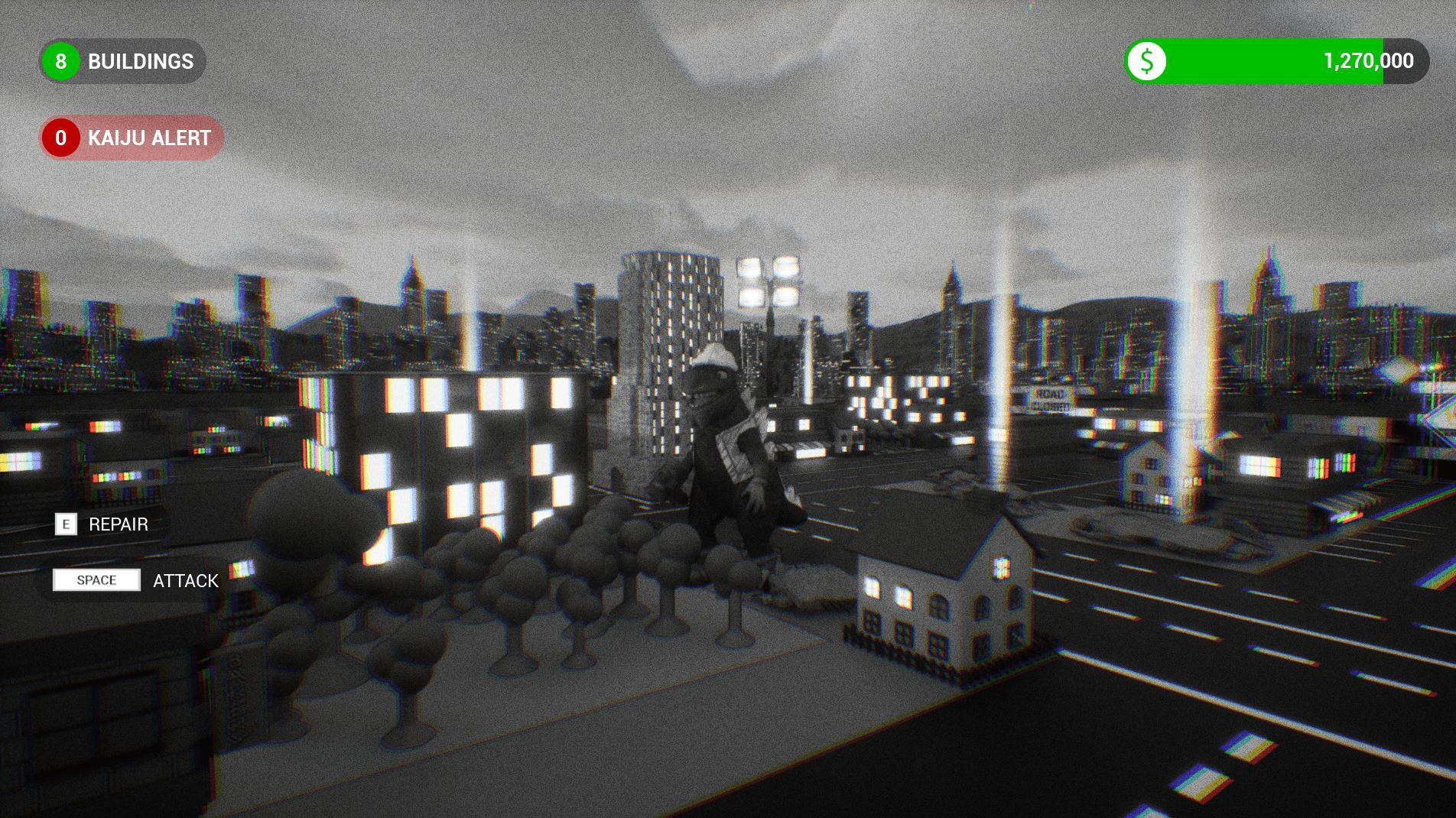The height and width of the screenshot is (818, 1456).
Task: Enable the Repair action indicator
Action: point(67,525)
